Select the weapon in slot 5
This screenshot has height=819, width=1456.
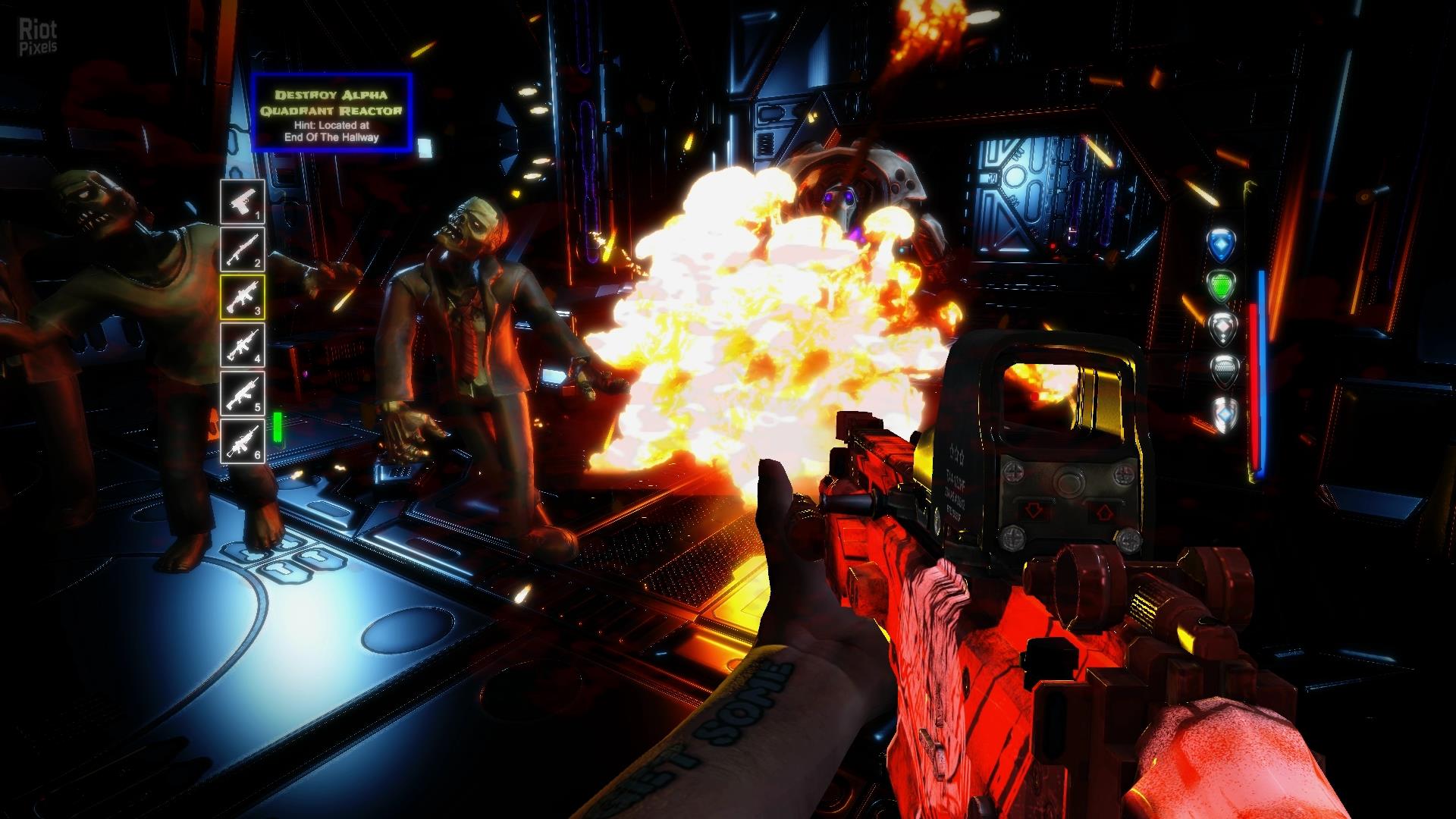click(243, 393)
